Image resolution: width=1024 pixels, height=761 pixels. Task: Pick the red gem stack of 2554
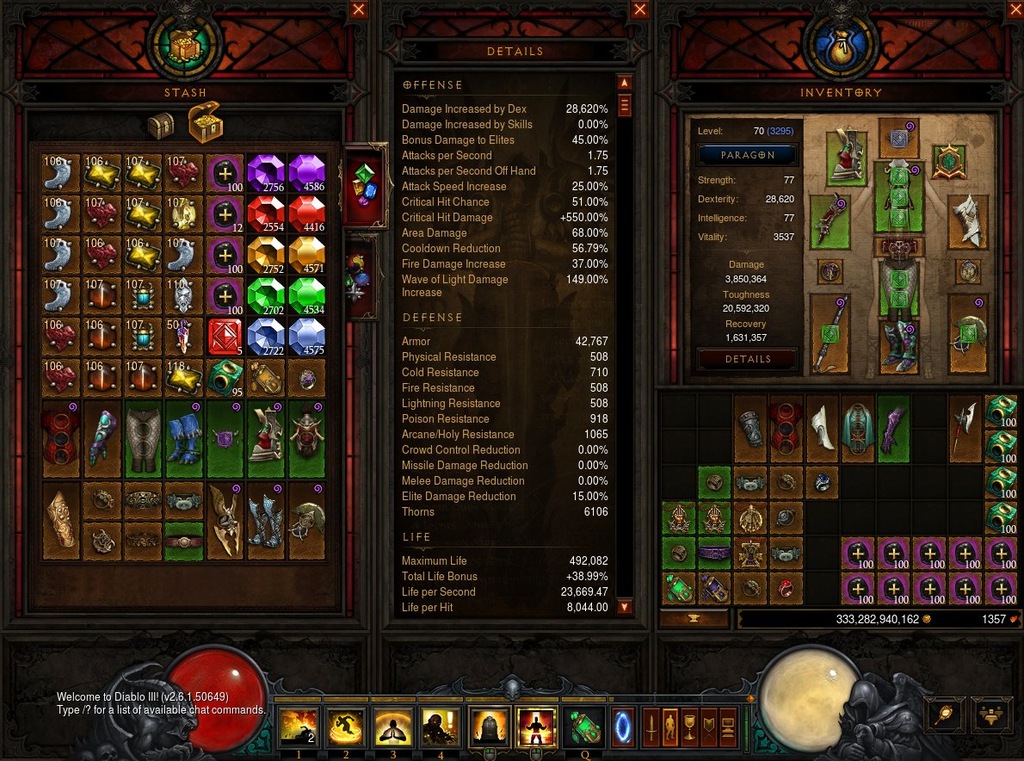tap(266, 213)
